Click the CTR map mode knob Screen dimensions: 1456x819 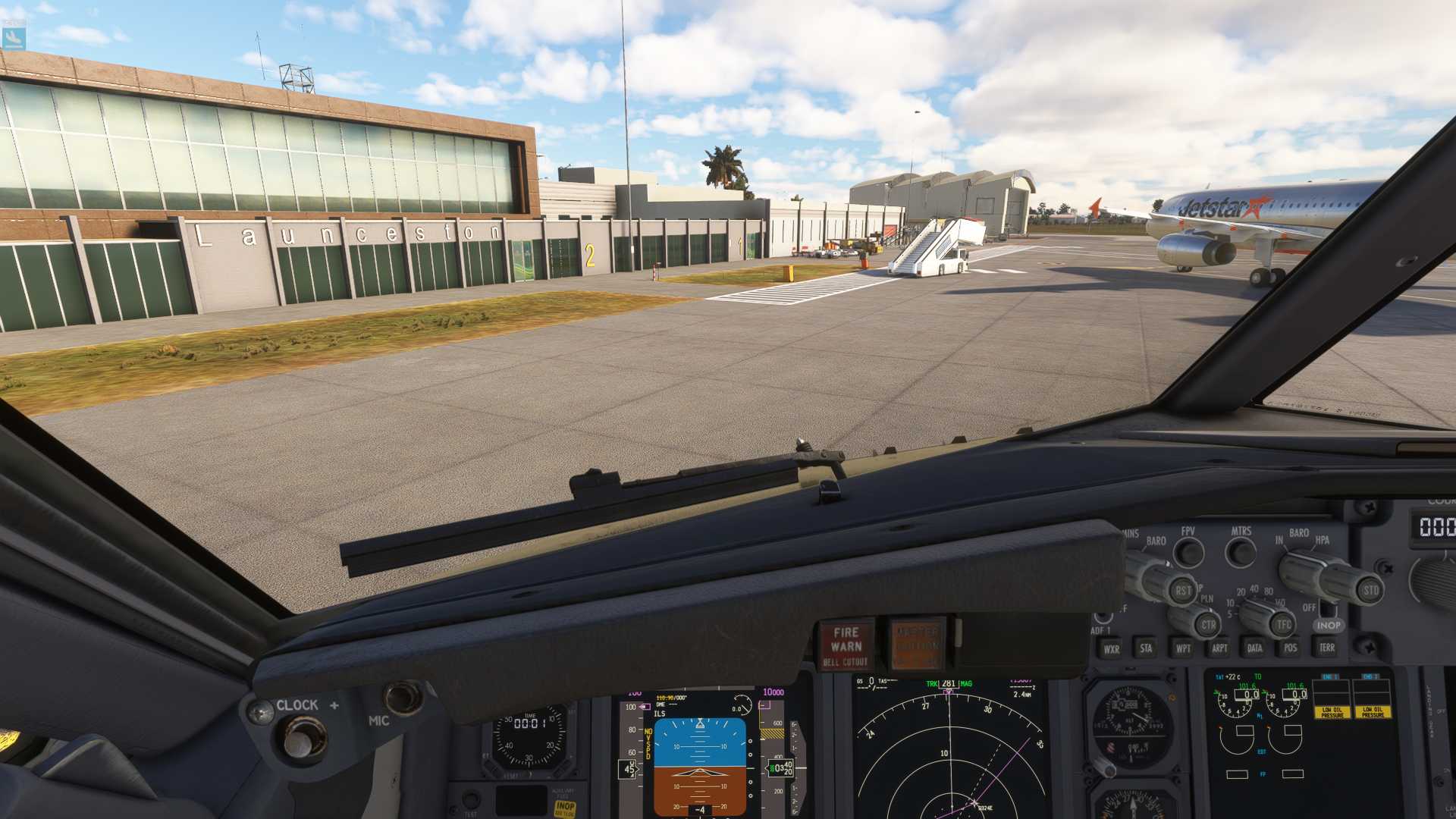pos(1207,625)
